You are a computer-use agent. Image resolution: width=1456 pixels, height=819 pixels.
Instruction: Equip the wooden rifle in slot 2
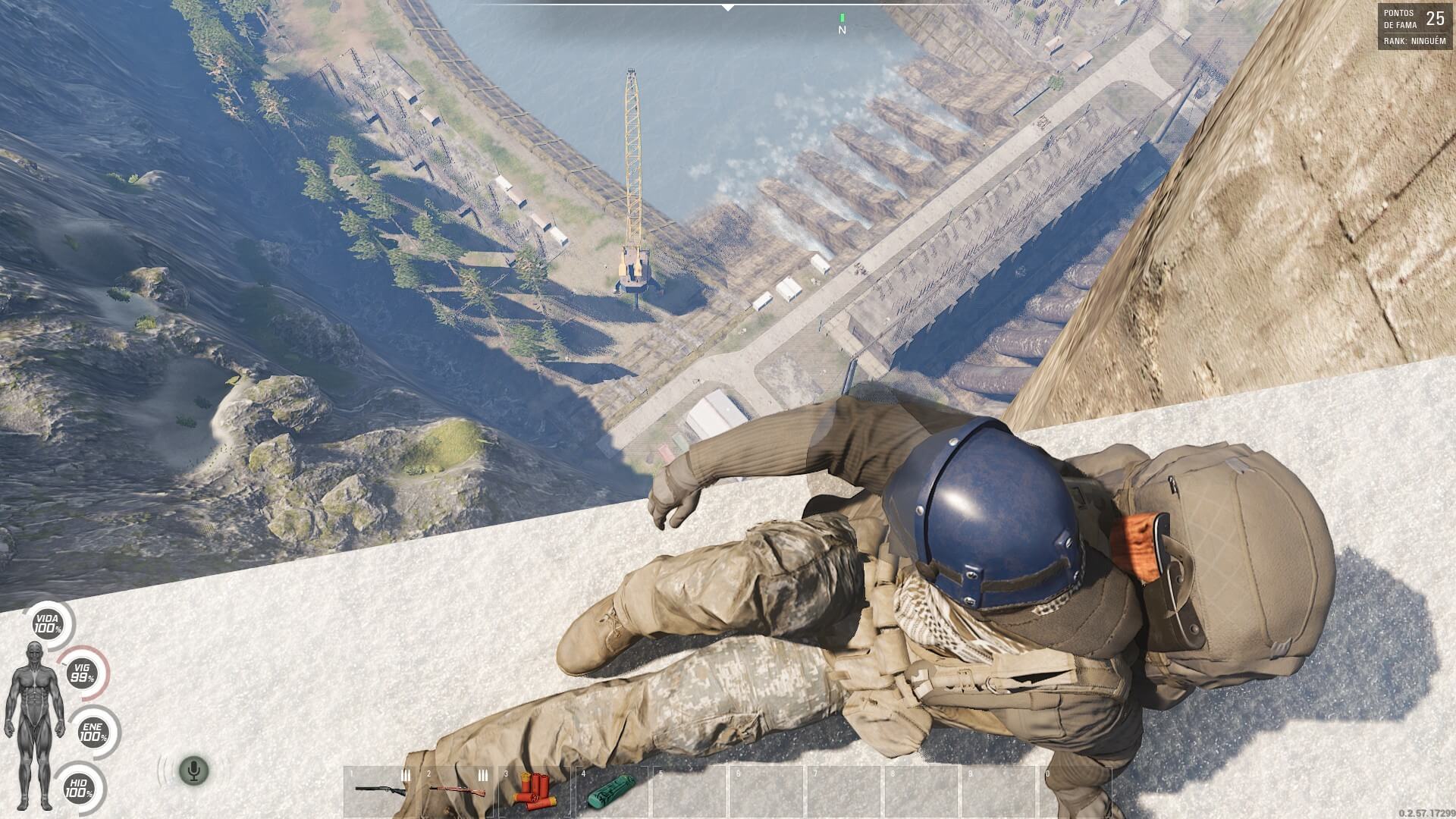point(457,792)
